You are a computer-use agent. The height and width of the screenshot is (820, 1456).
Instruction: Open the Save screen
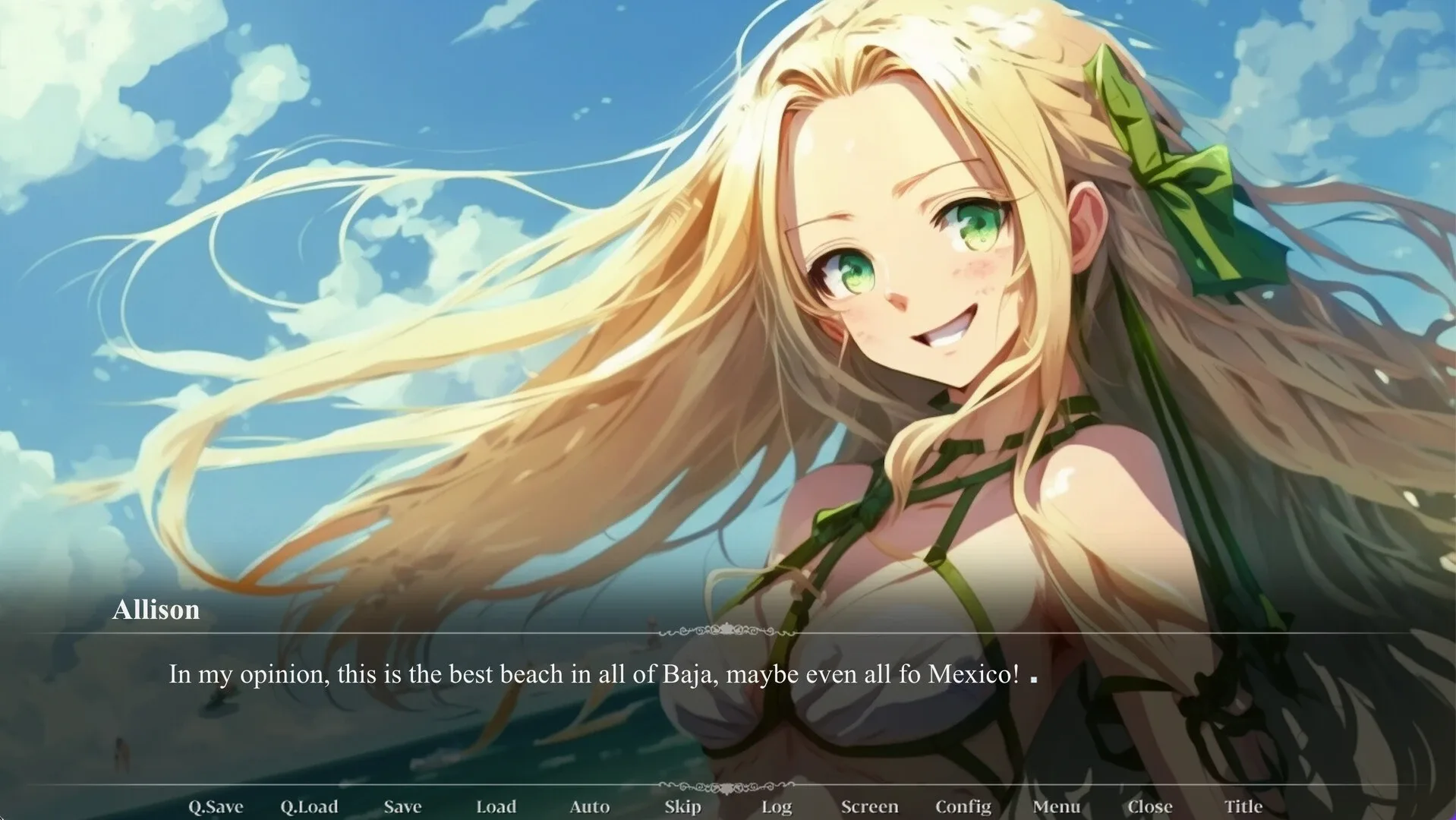point(402,806)
